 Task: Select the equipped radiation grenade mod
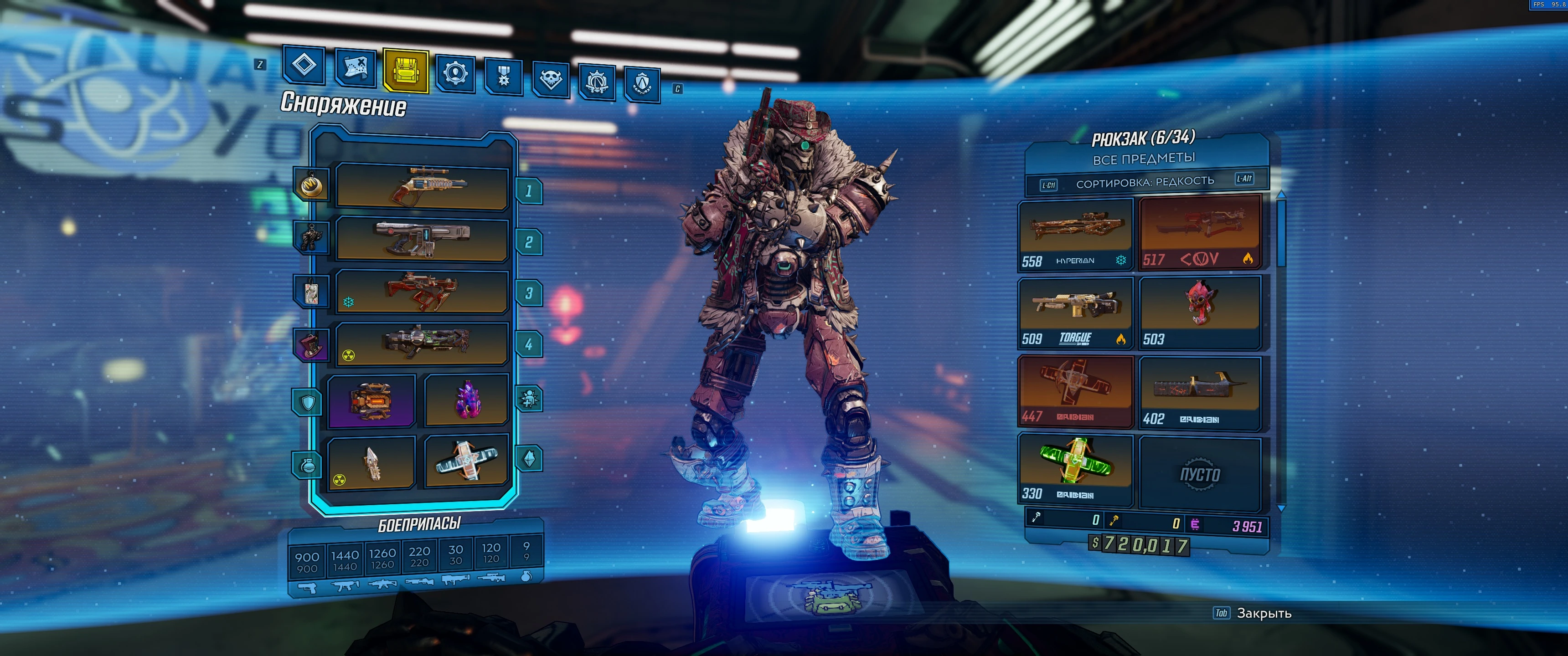pyautogui.click(x=371, y=462)
